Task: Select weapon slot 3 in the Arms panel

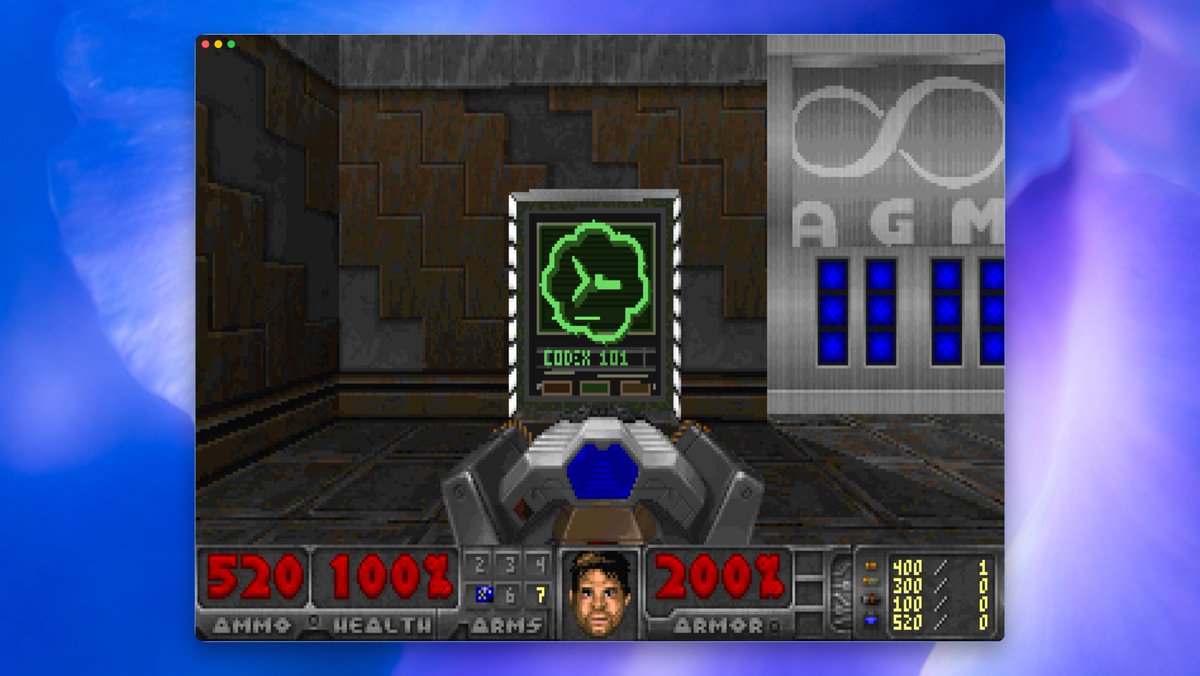Action: pos(511,565)
